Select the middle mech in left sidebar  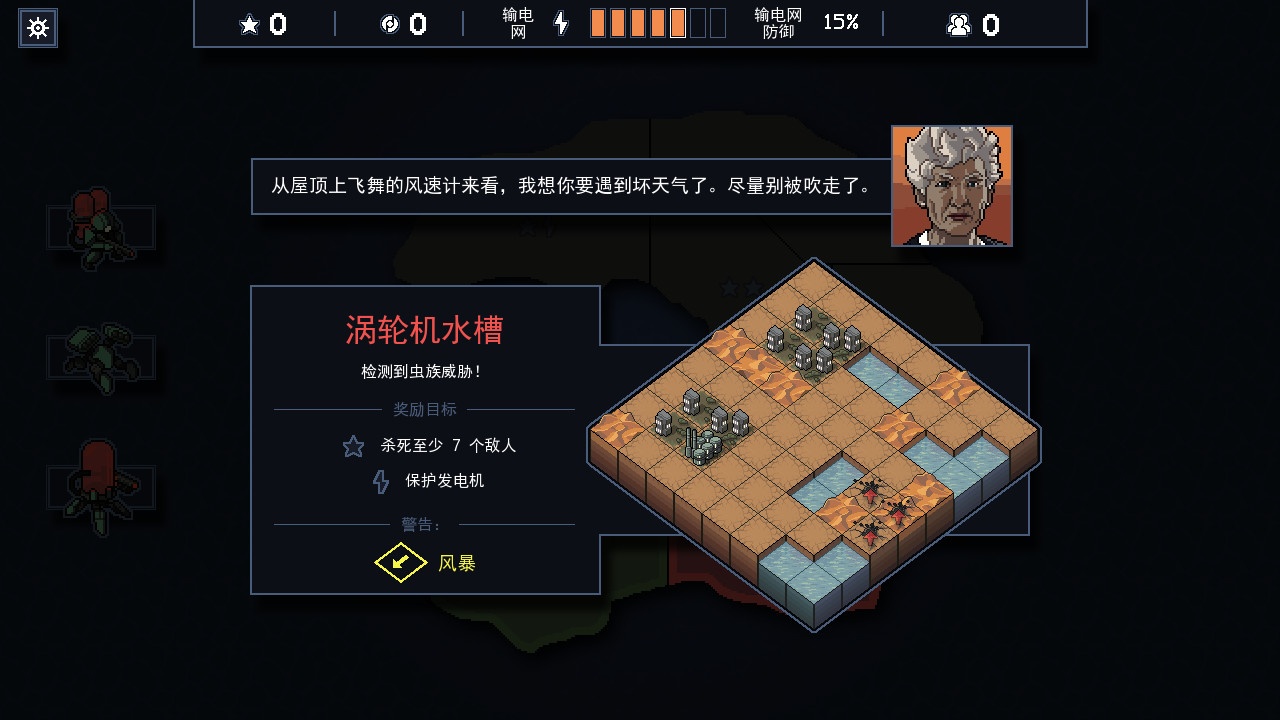(100, 356)
